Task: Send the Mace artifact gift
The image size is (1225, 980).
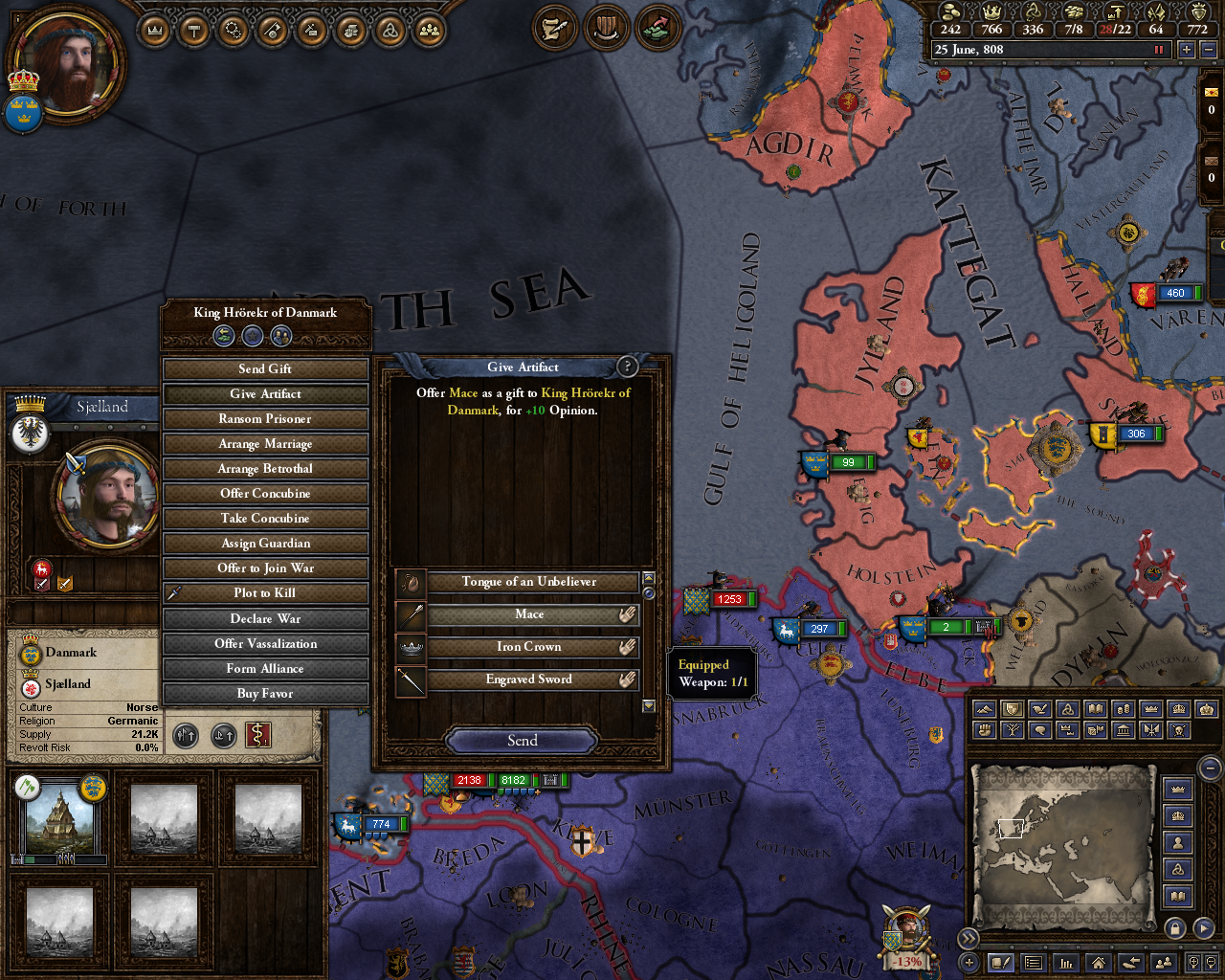Action: coord(522,741)
